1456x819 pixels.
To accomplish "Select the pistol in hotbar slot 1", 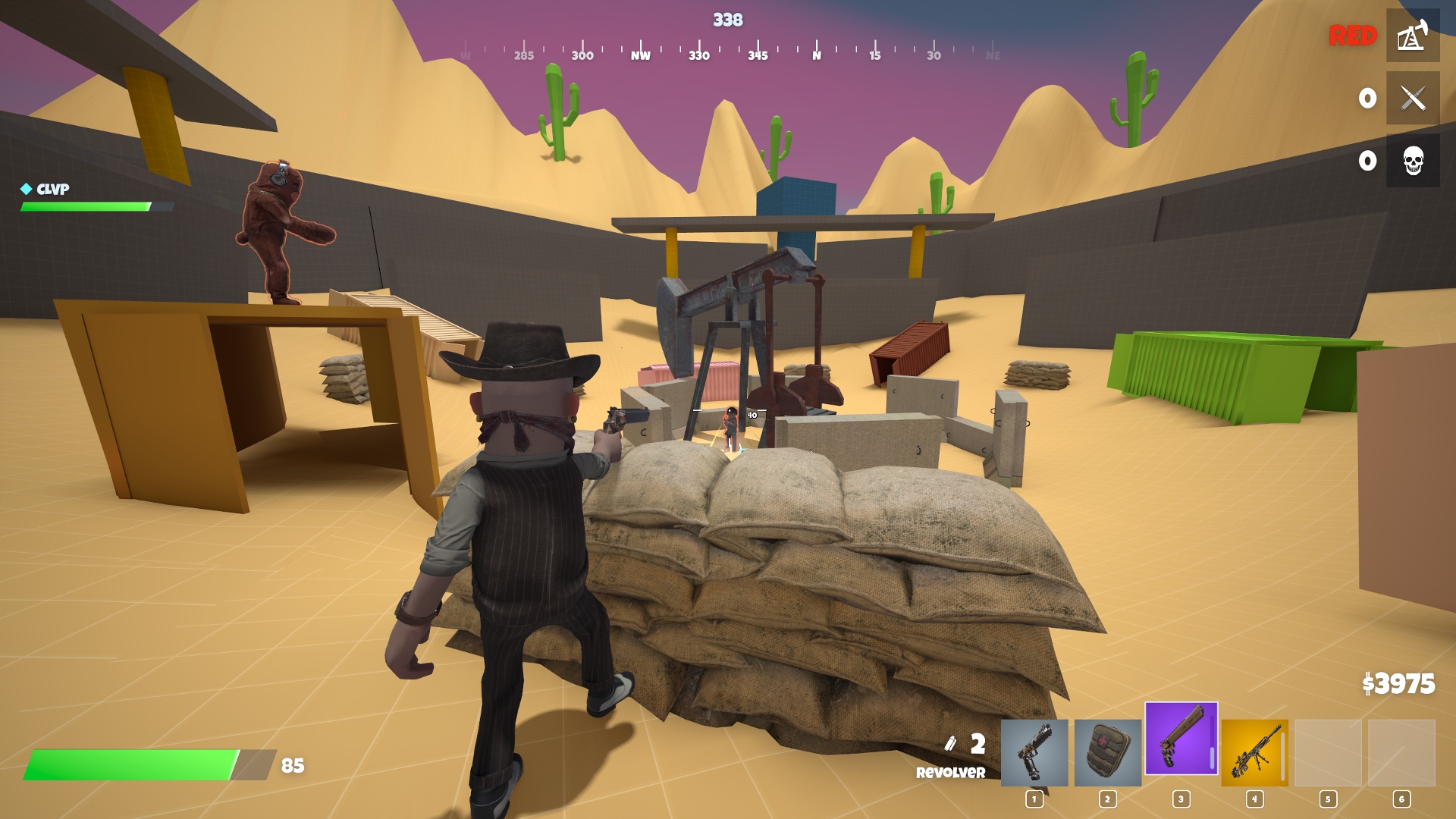I will pyautogui.click(x=1034, y=752).
